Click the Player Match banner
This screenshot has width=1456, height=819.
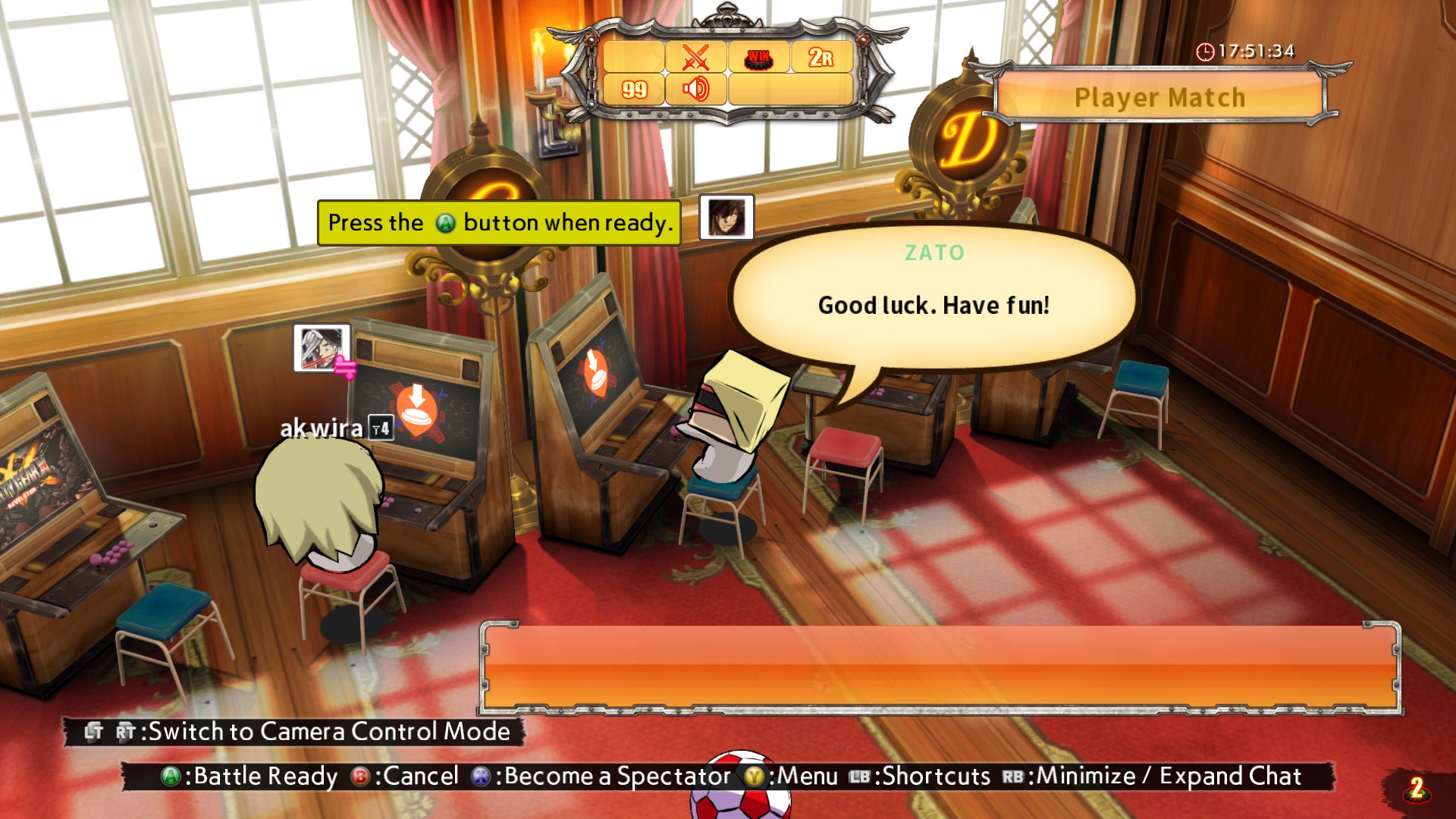[x=1159, y=97]
